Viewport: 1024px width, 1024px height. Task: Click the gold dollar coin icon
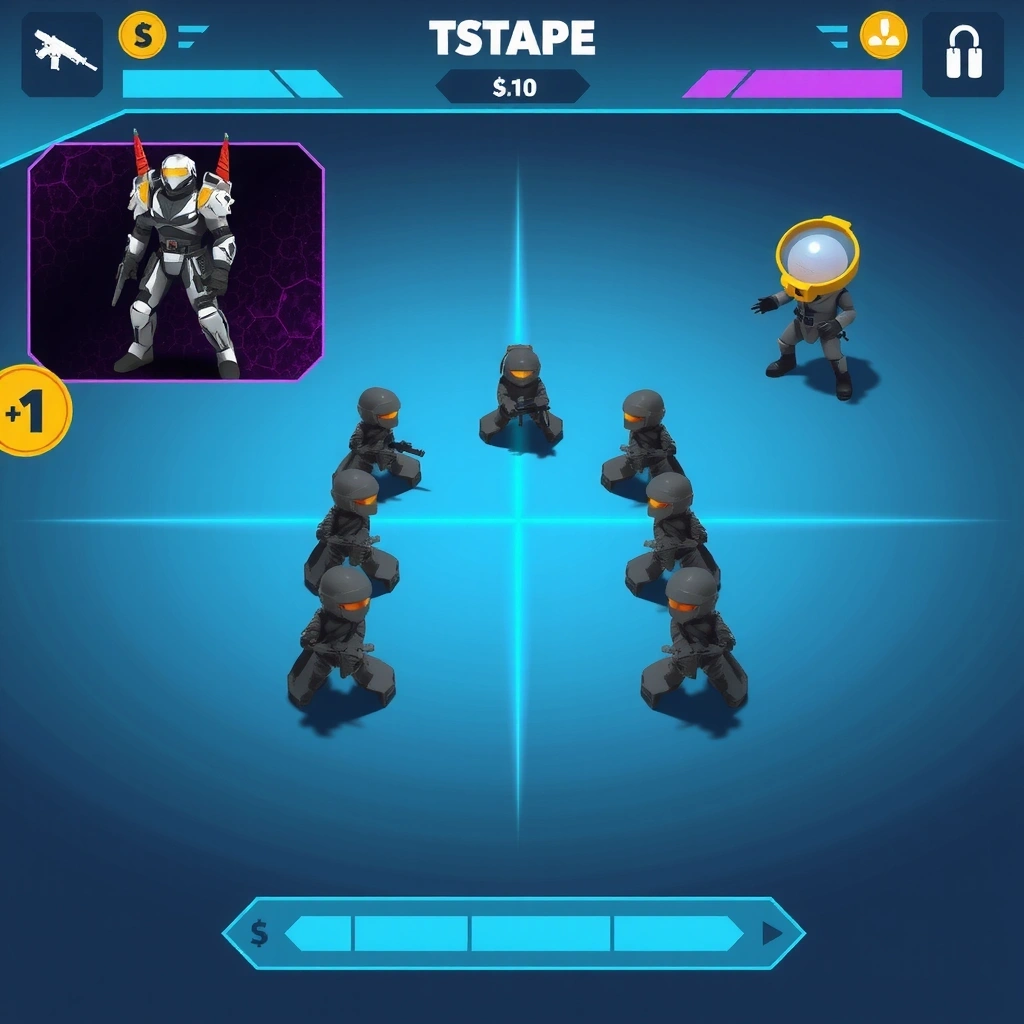[143, 36]
